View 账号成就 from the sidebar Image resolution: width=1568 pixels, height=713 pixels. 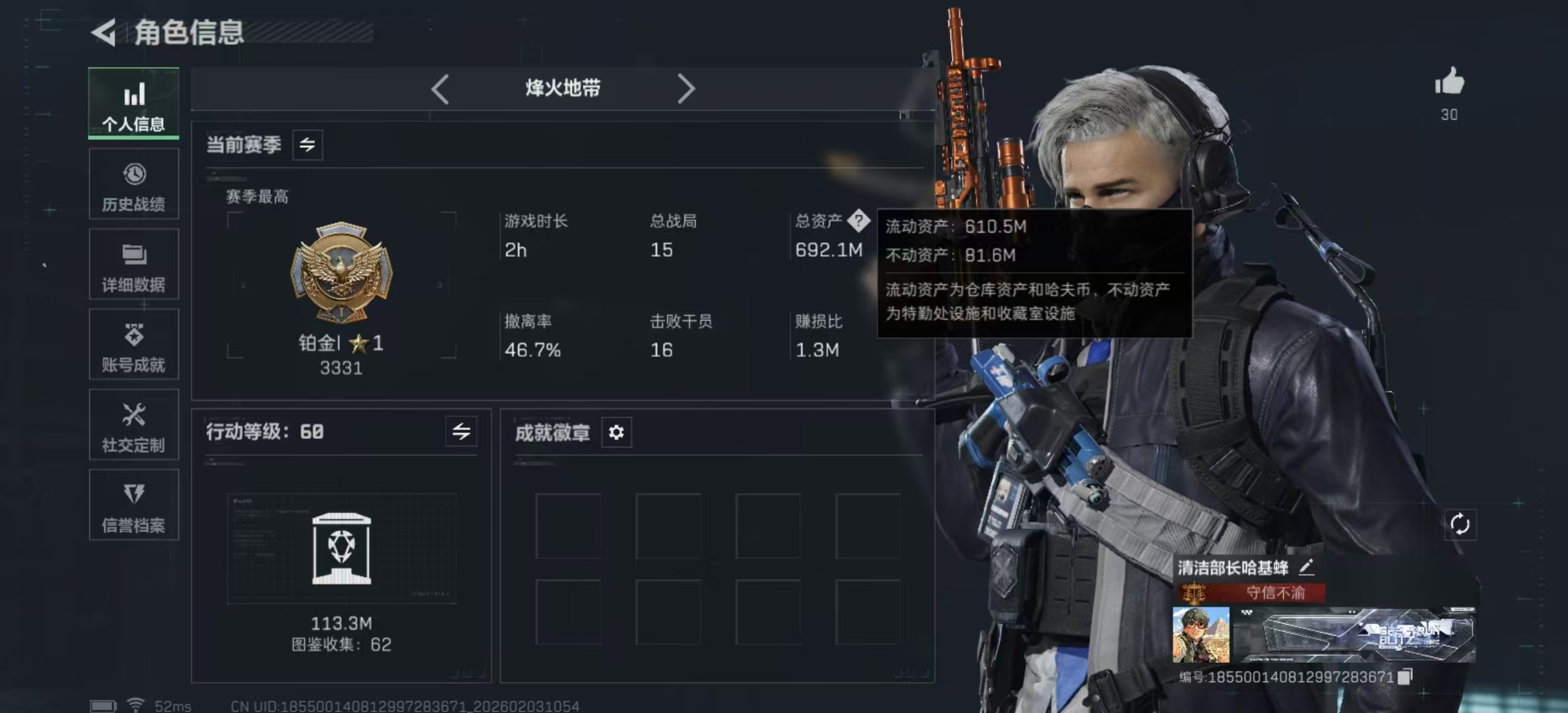click(133, 345)
